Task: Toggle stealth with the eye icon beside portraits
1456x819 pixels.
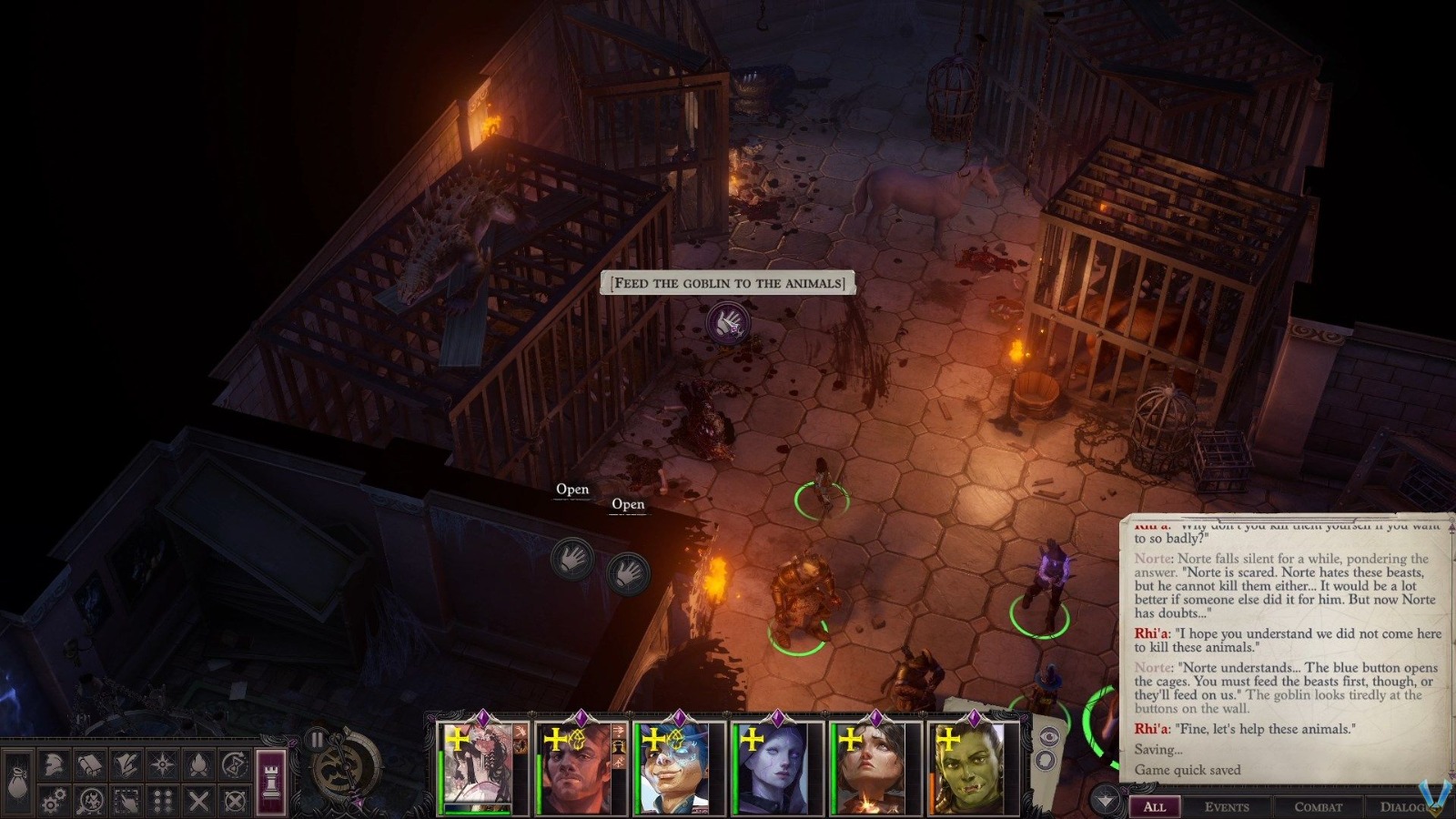Action: coord(1048,736)
